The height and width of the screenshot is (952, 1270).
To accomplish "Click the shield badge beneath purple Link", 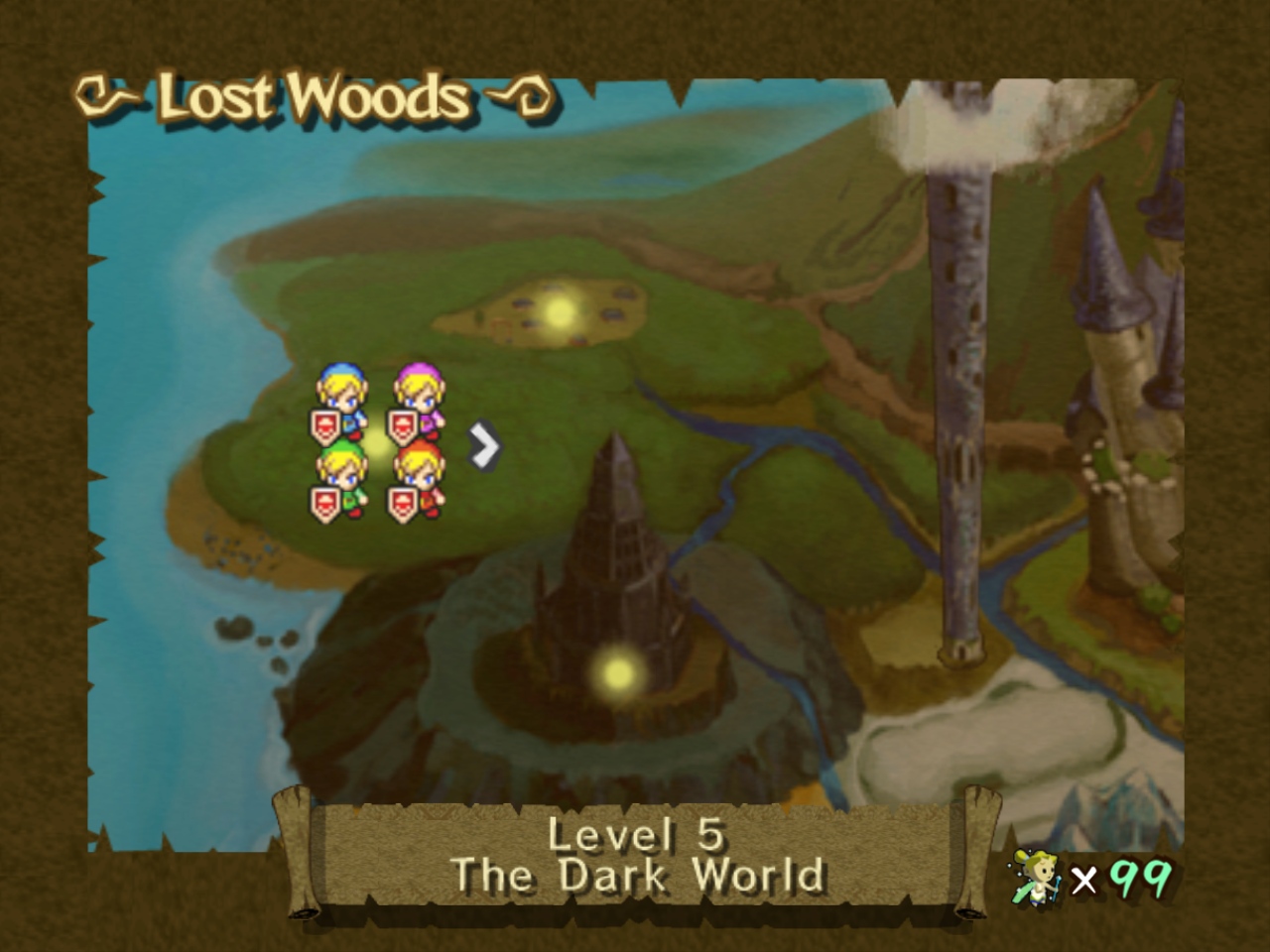I will tap(402, 424).
